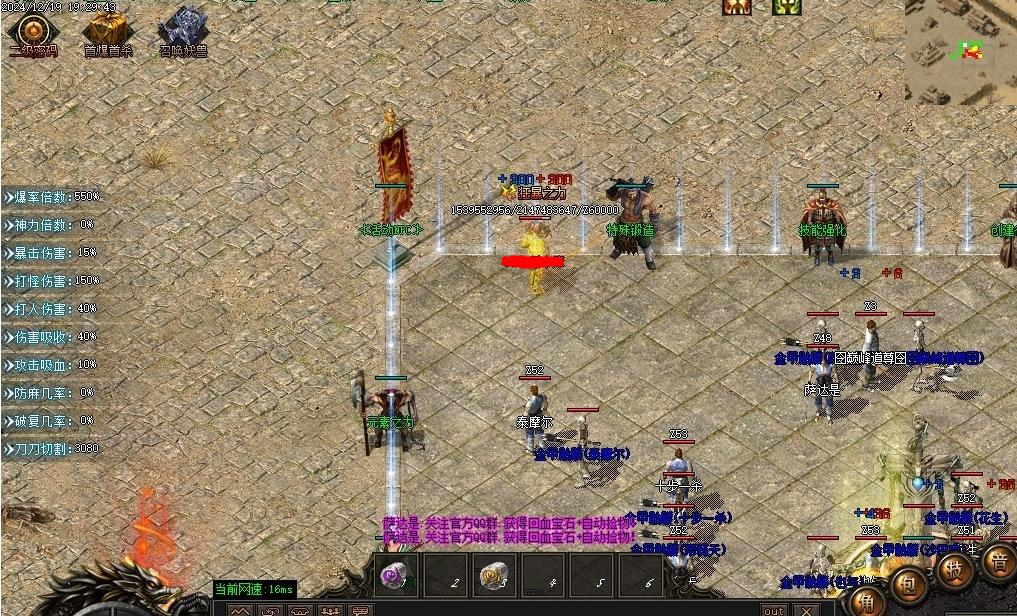The height and width of the screenshot is (616, 1017).
Task: Activate the 召唤妖兽 summon beast icon
Action: pyautogui.click(x=182, y=30)
